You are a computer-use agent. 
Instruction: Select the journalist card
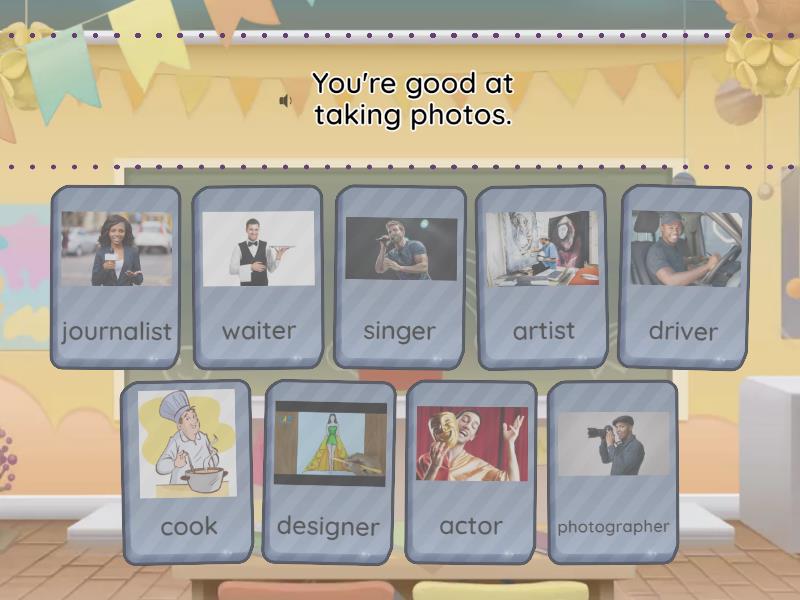click(x=116, y=277)
